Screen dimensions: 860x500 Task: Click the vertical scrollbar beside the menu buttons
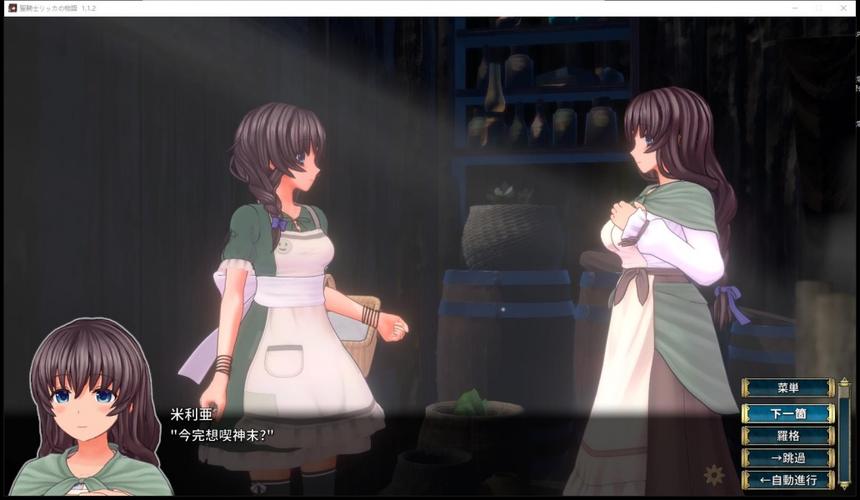pos(843,433)
